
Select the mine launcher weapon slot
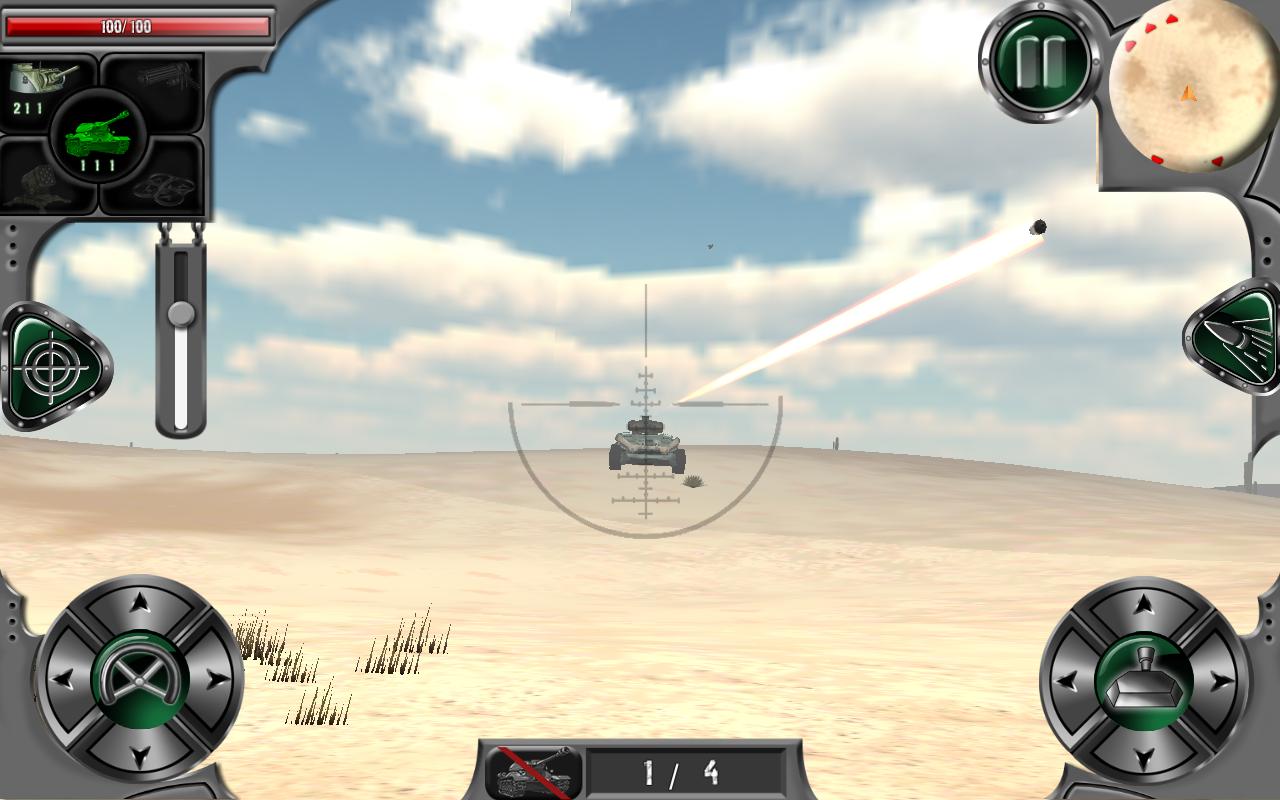[x=45, y=185]
